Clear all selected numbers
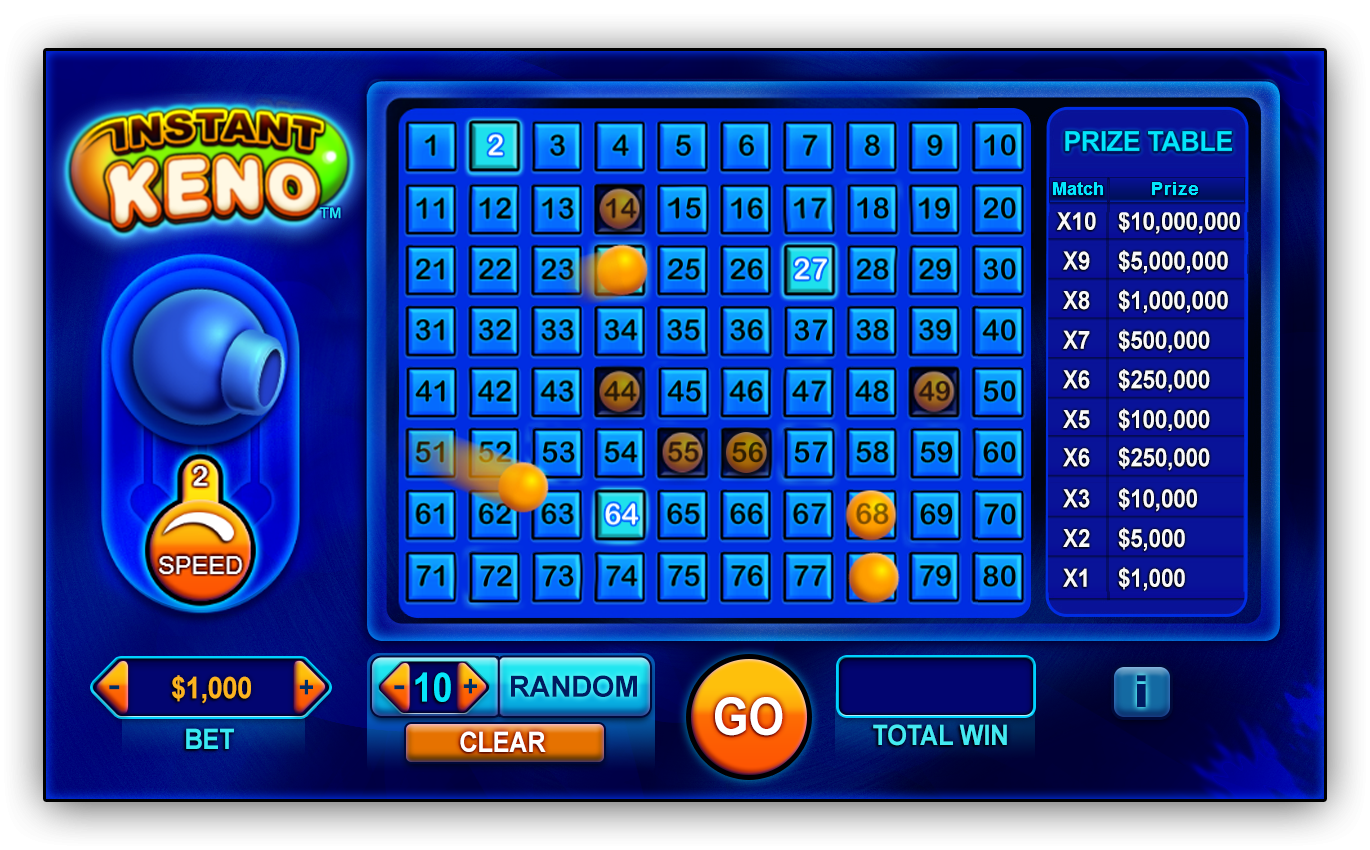 click(x=504, y=742)
